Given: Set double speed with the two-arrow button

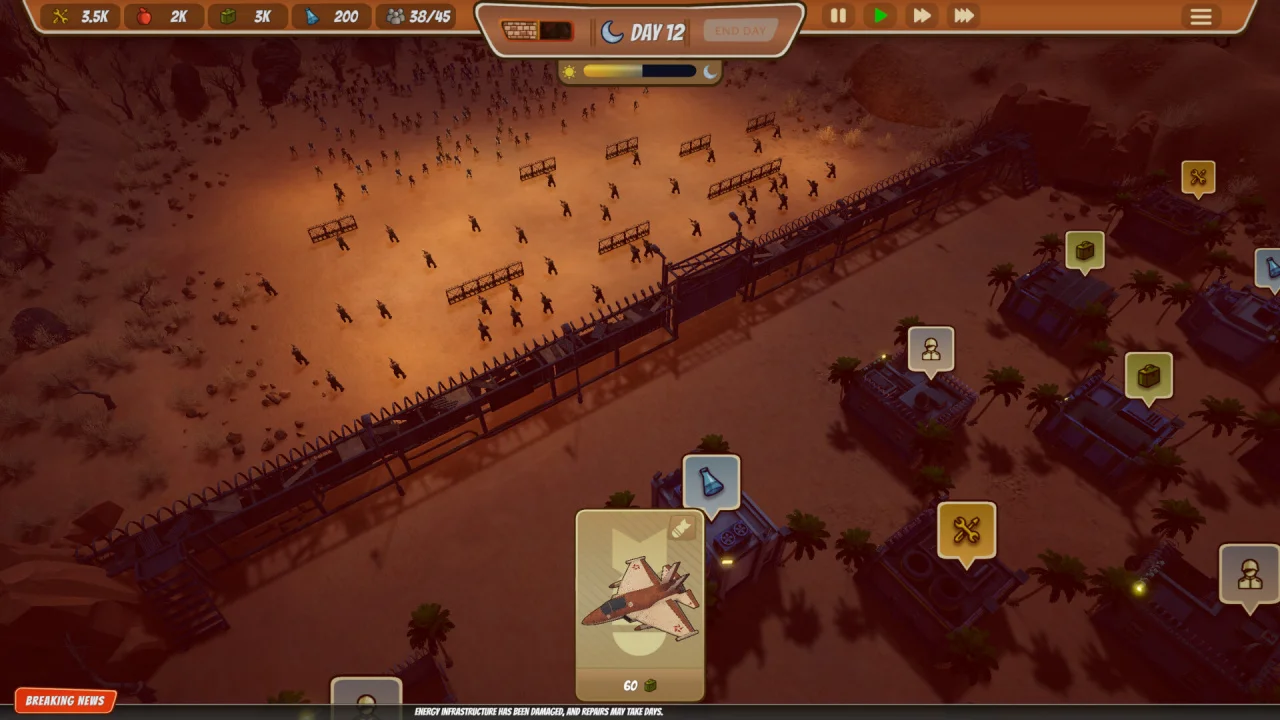Looking at the screenshot, I should point(922,16).
